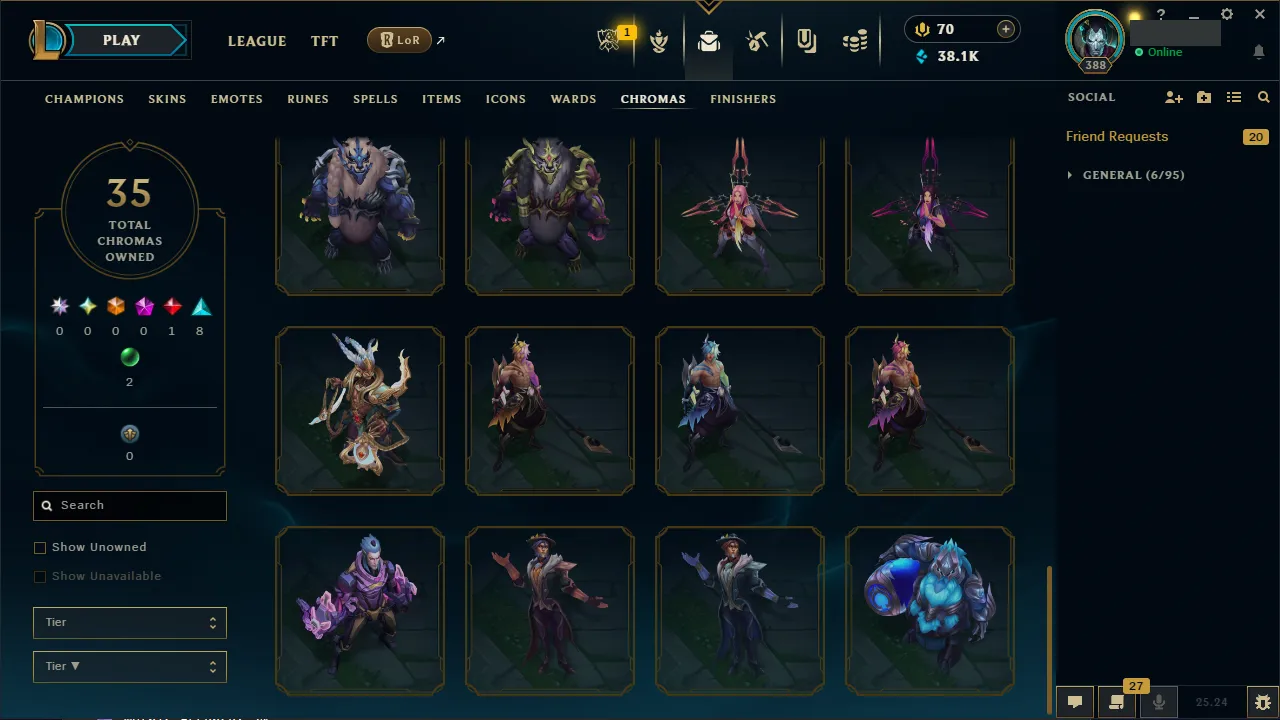The image size is (1280, 720).
Task: Click the PLAY button
Action: (121, 40)
